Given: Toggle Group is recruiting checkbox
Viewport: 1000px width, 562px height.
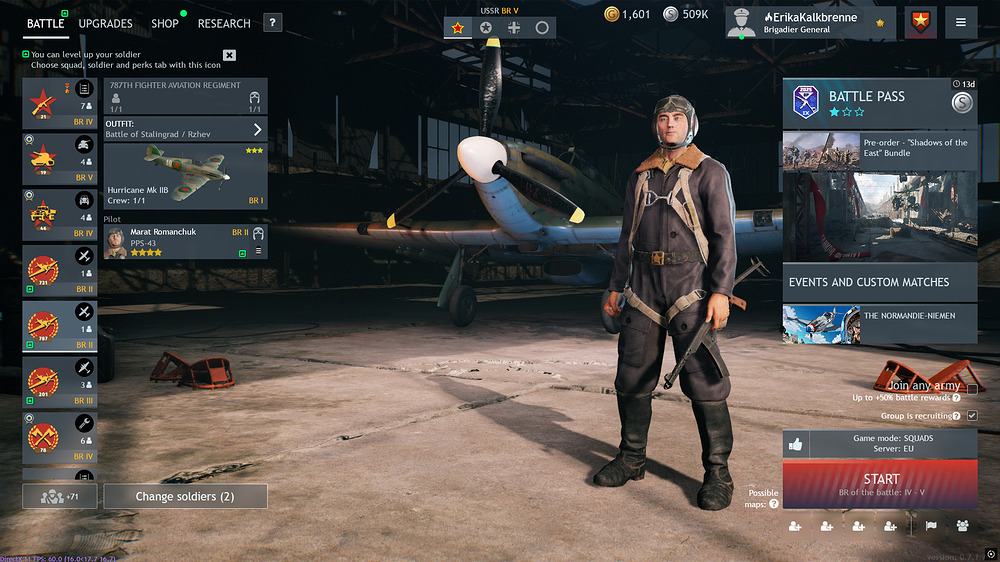Looking at the screenshot, I should click(x=972, y=415).
